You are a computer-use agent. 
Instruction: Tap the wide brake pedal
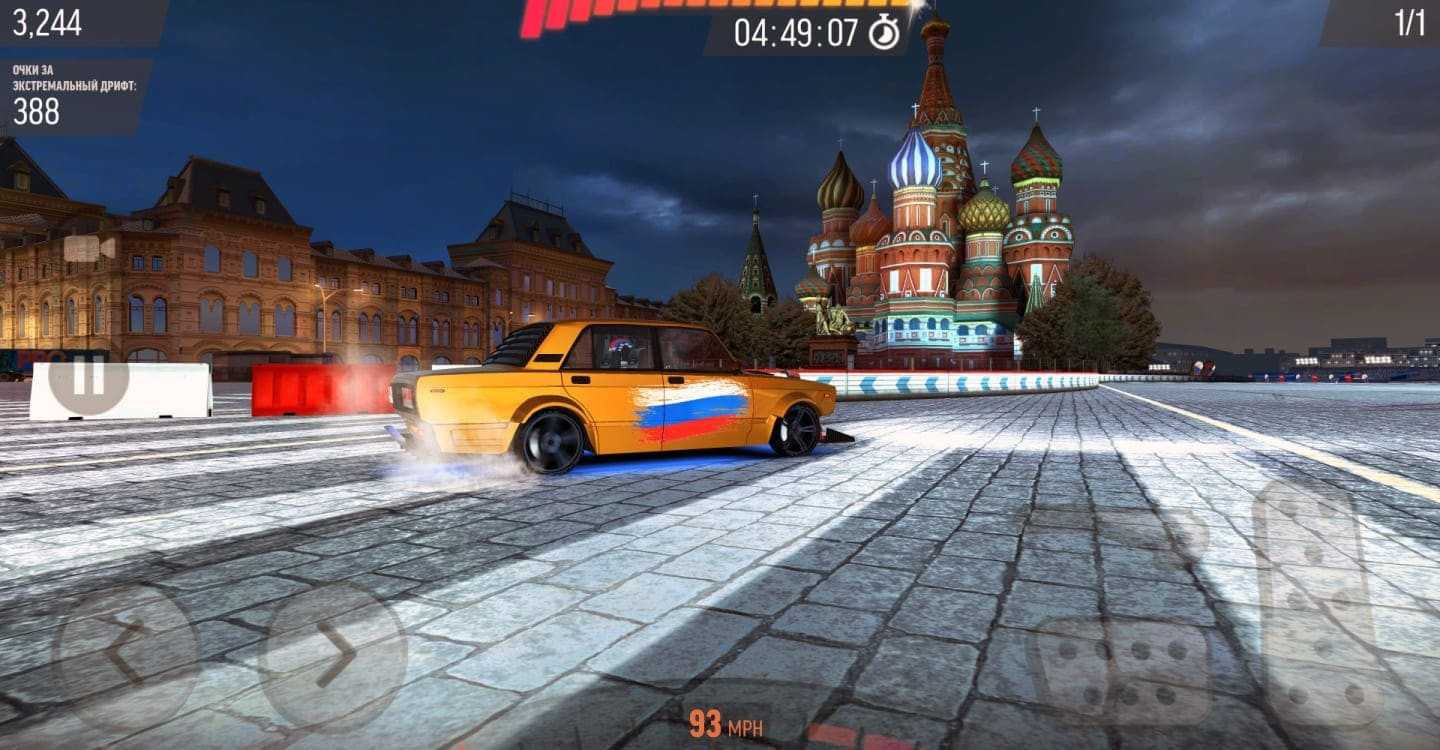click(x=1121, y=668)
